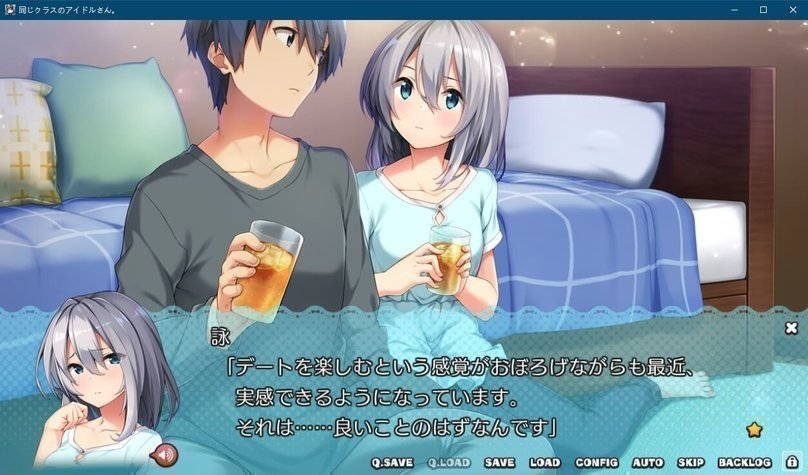Open the LOAD menu
Viewport: 808px width, 475px height.
click(545, 463)
